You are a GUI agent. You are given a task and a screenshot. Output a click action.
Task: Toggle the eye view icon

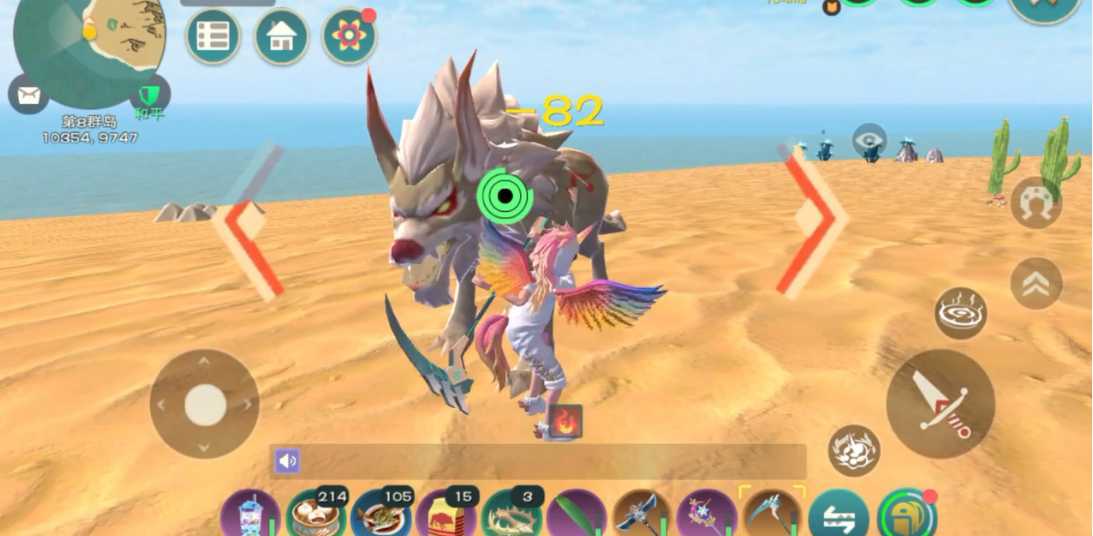869,139
